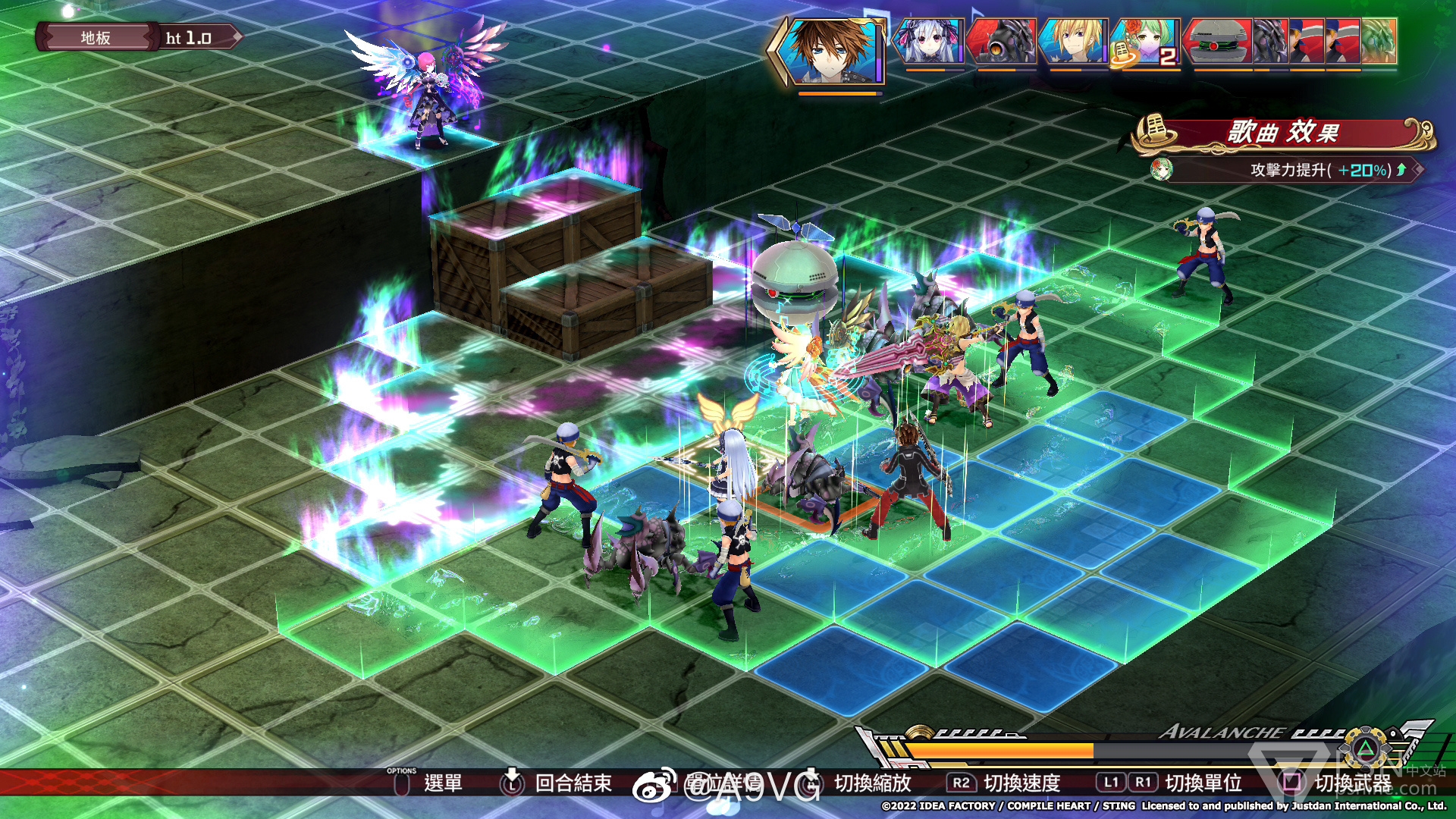Click the one-eyed dark monster portrait
Viewport: 1456px width, 819px height.
coord(1002,41)
